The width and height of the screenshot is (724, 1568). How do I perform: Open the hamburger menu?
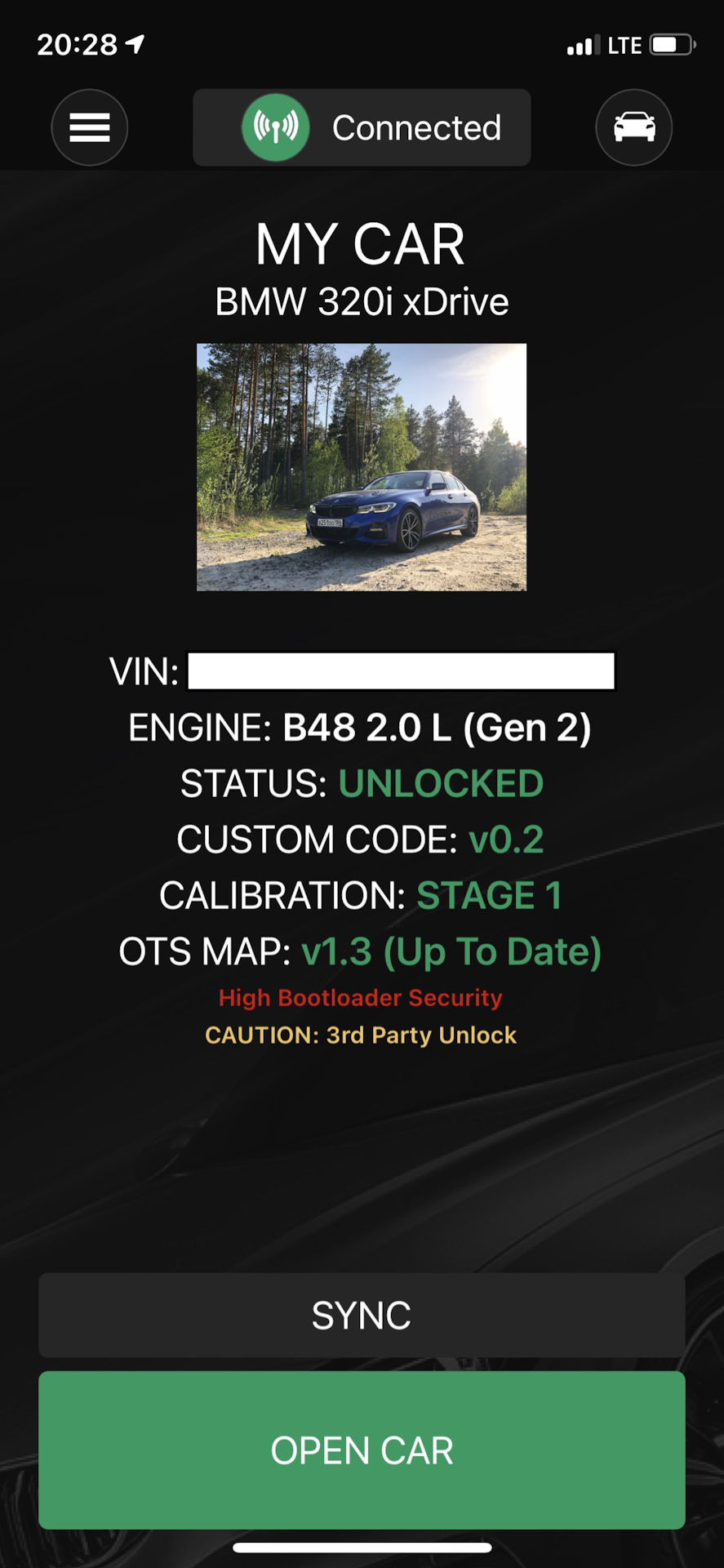point(90,127)
